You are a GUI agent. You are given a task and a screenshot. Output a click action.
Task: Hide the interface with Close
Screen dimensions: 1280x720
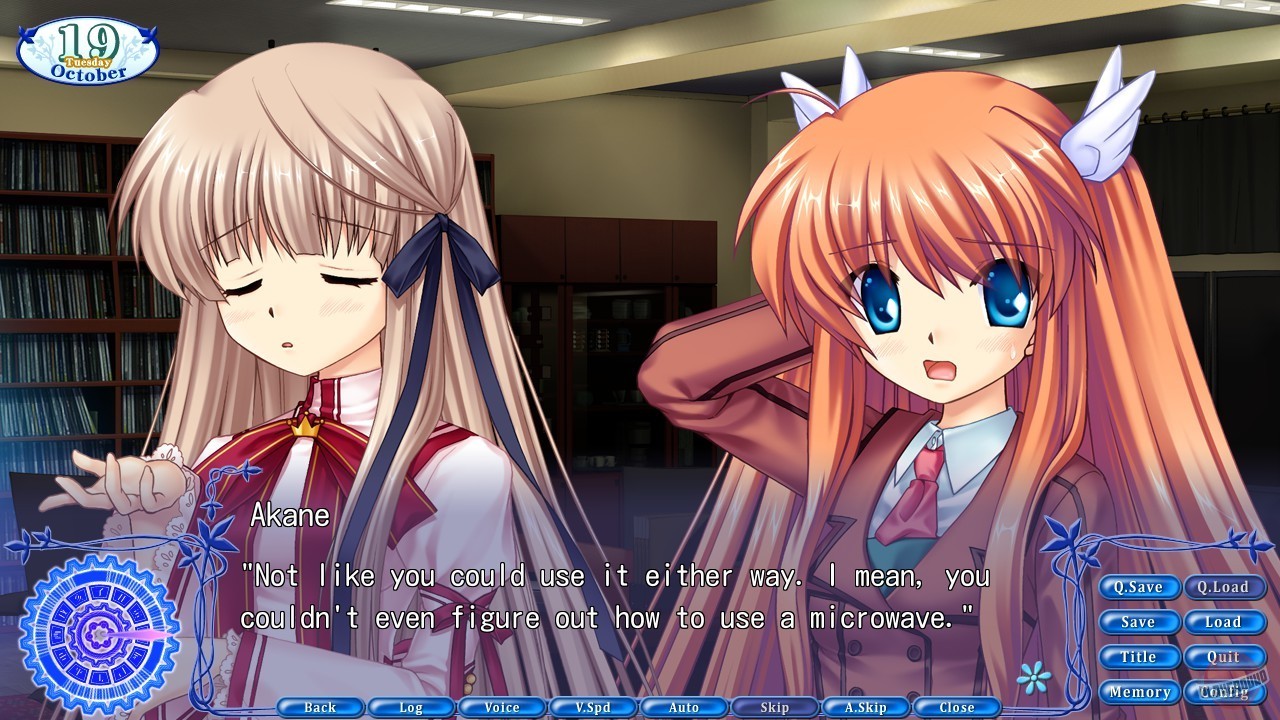click(x=956, y=707)
